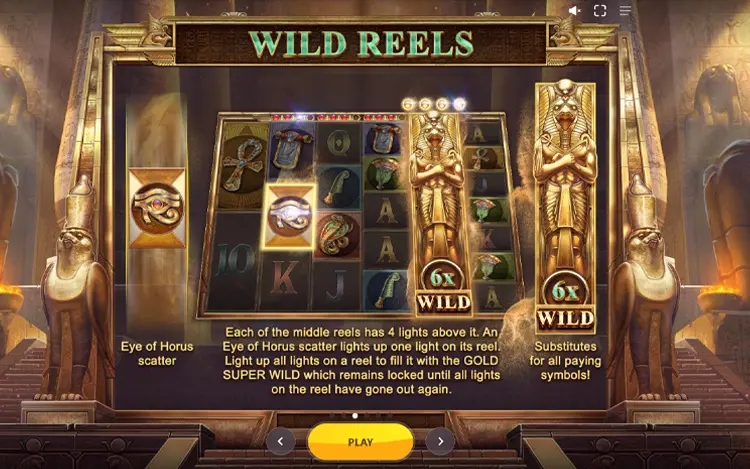Open the hamburger menu

tap(626, 11)
